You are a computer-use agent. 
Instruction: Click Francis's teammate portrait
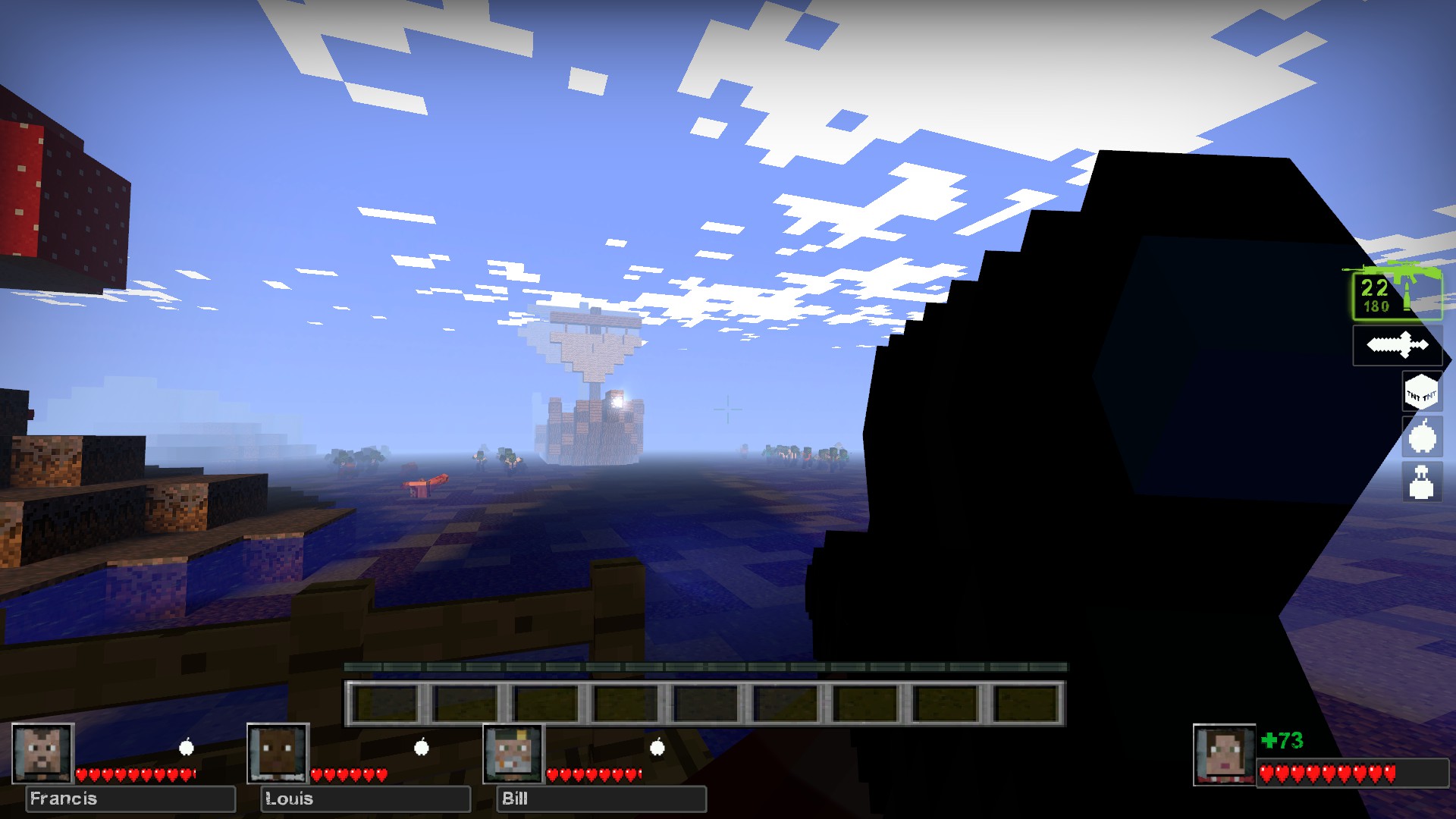pos(42,753)
